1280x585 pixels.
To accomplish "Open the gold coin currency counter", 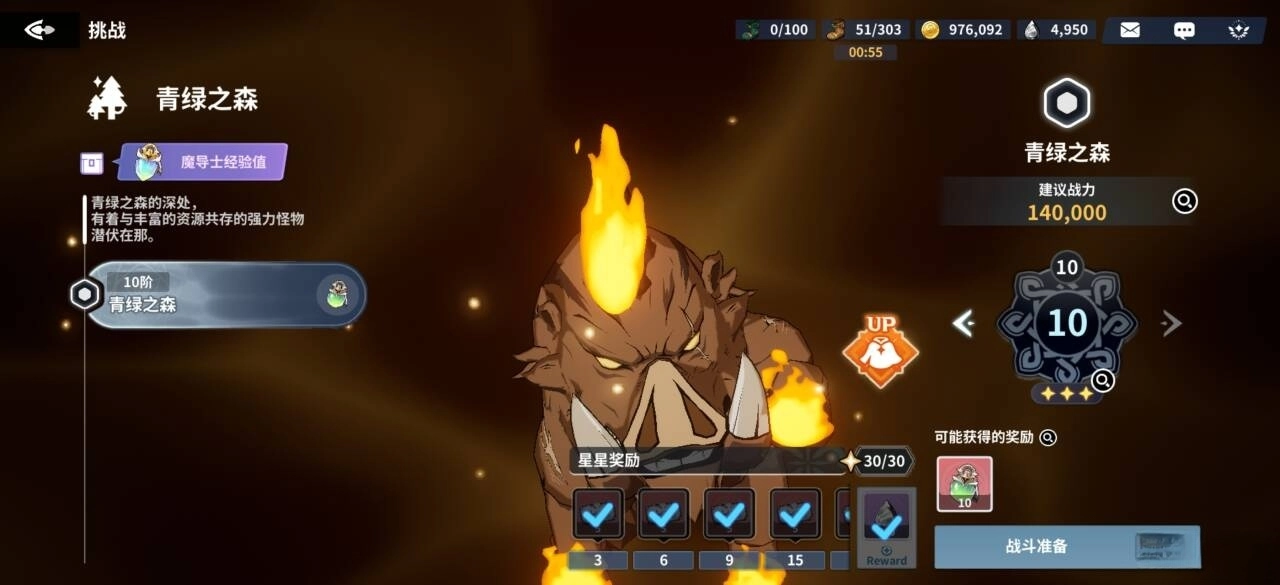I will [964, 30].
